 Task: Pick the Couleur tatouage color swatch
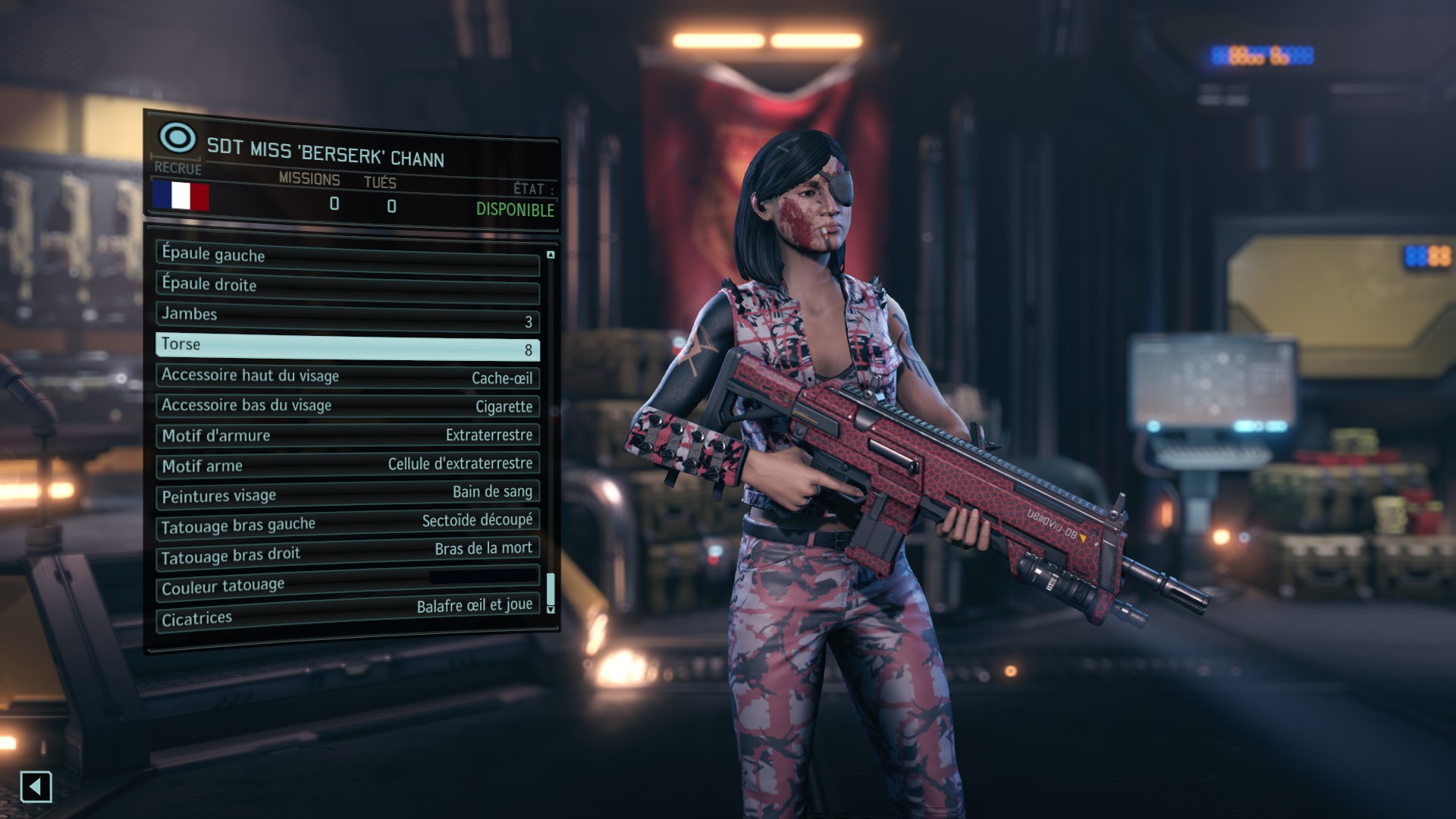pos(483,577)
